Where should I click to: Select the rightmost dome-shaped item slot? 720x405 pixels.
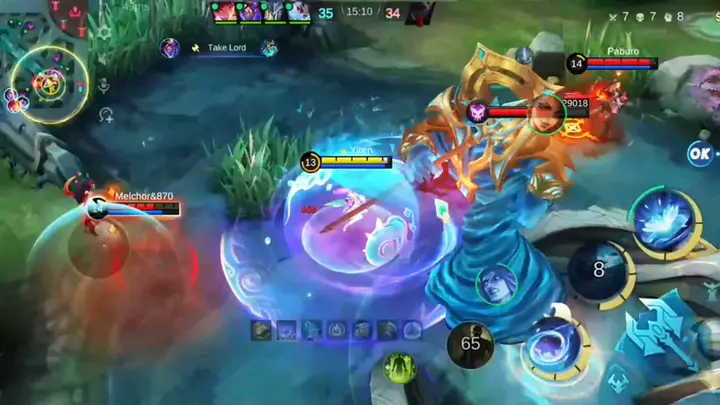coord(412,330)
